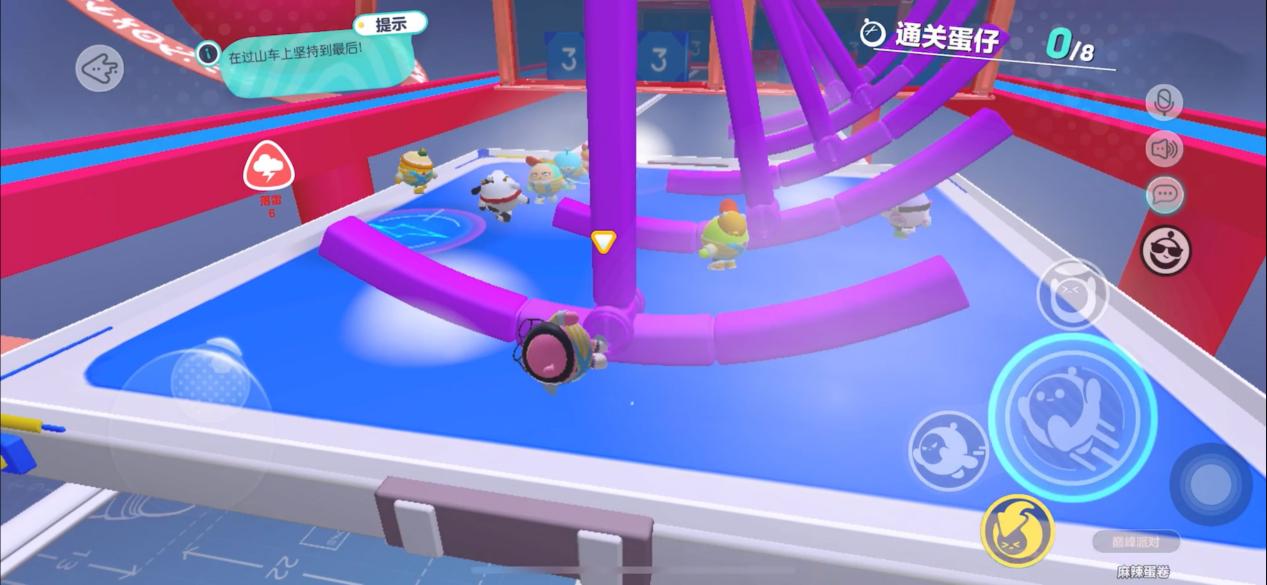Tap the back arrow button

click(x=100, y=69)
